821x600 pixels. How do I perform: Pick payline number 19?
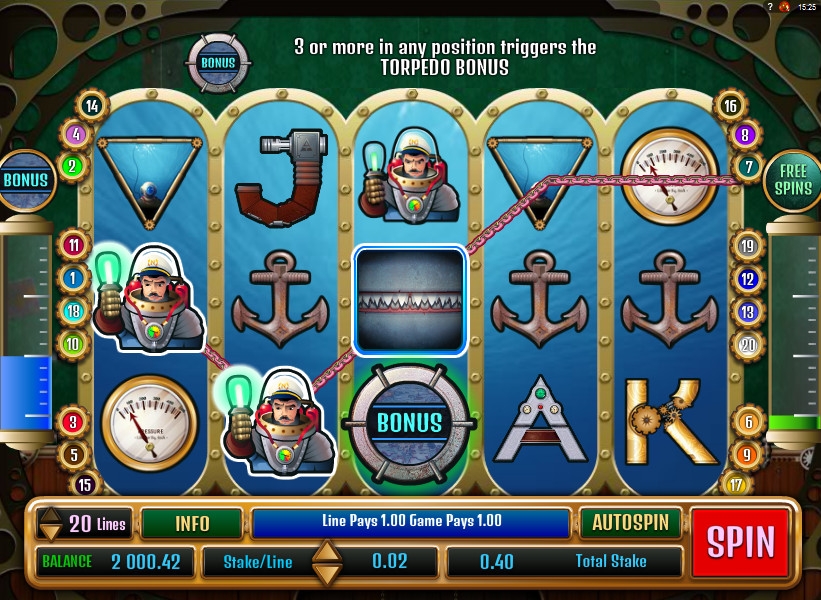[x=747, y=245]
